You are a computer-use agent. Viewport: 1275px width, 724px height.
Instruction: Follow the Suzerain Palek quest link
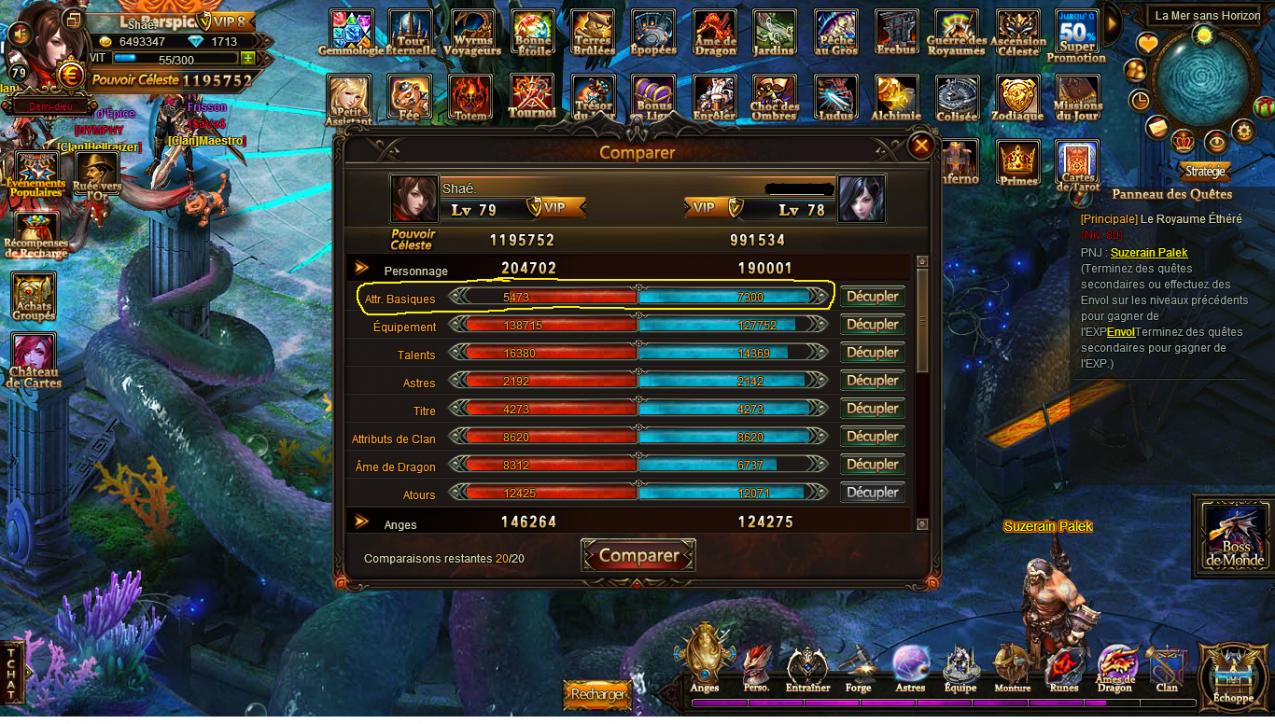pos(1148,253)
